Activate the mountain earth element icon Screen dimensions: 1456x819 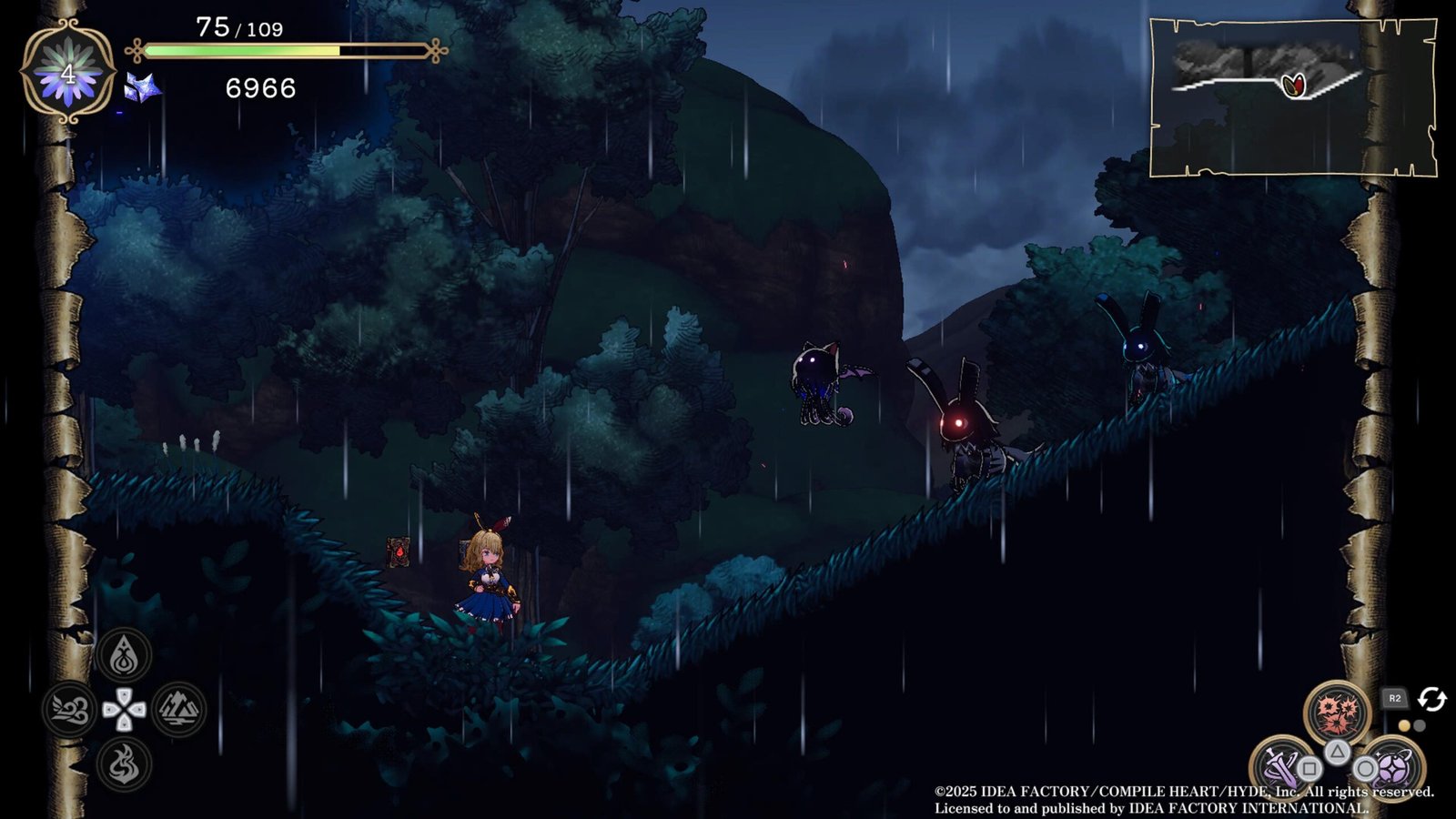(x=178, y=710)
